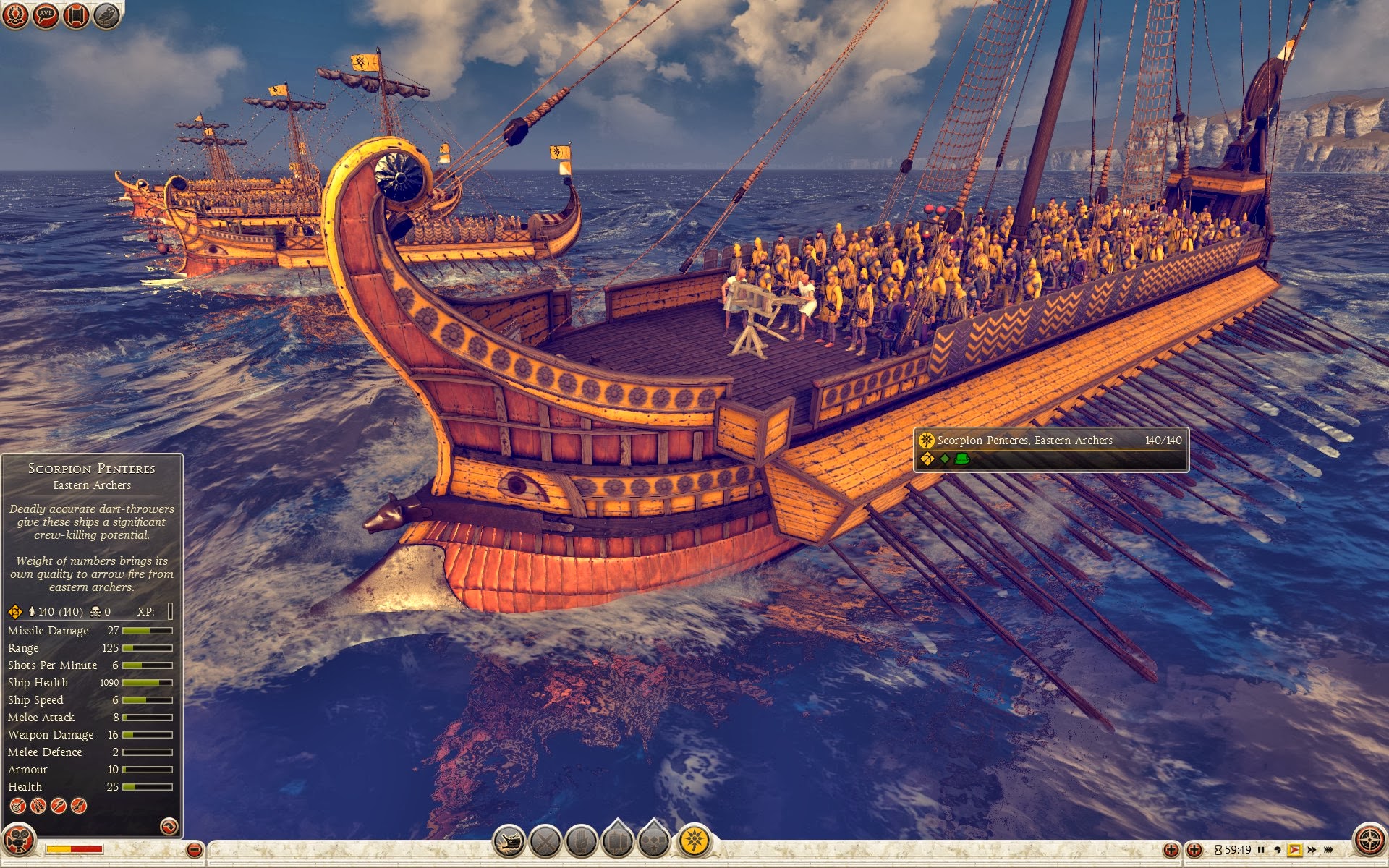This screenshot has height=868, width=1389.
Task: Open the unit formations button with banners
Action: pyautogui.click(x=618, y=840)
